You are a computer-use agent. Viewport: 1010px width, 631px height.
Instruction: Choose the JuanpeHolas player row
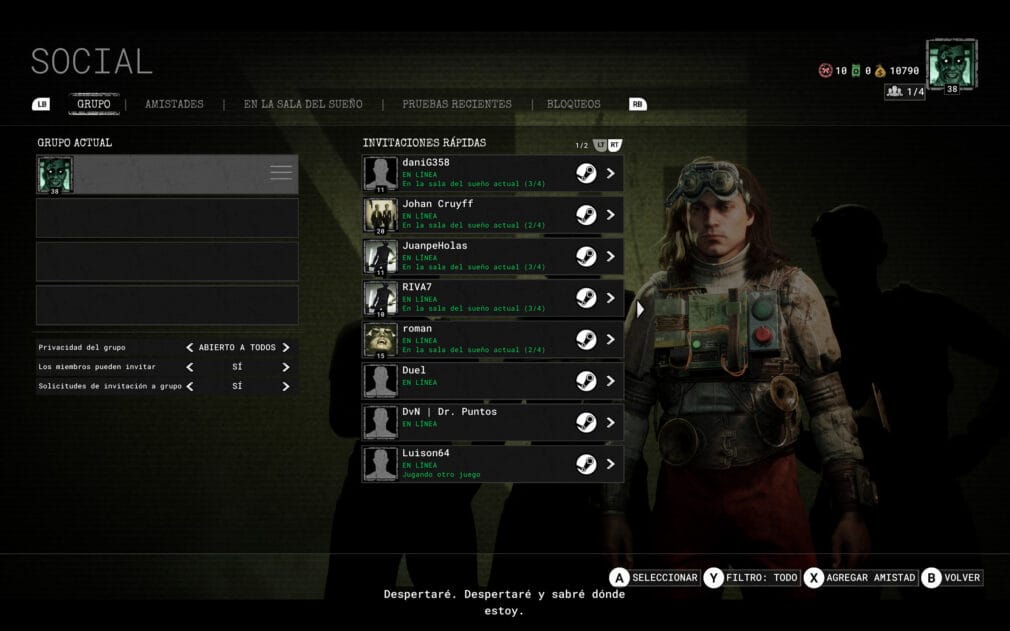(492, 257)
